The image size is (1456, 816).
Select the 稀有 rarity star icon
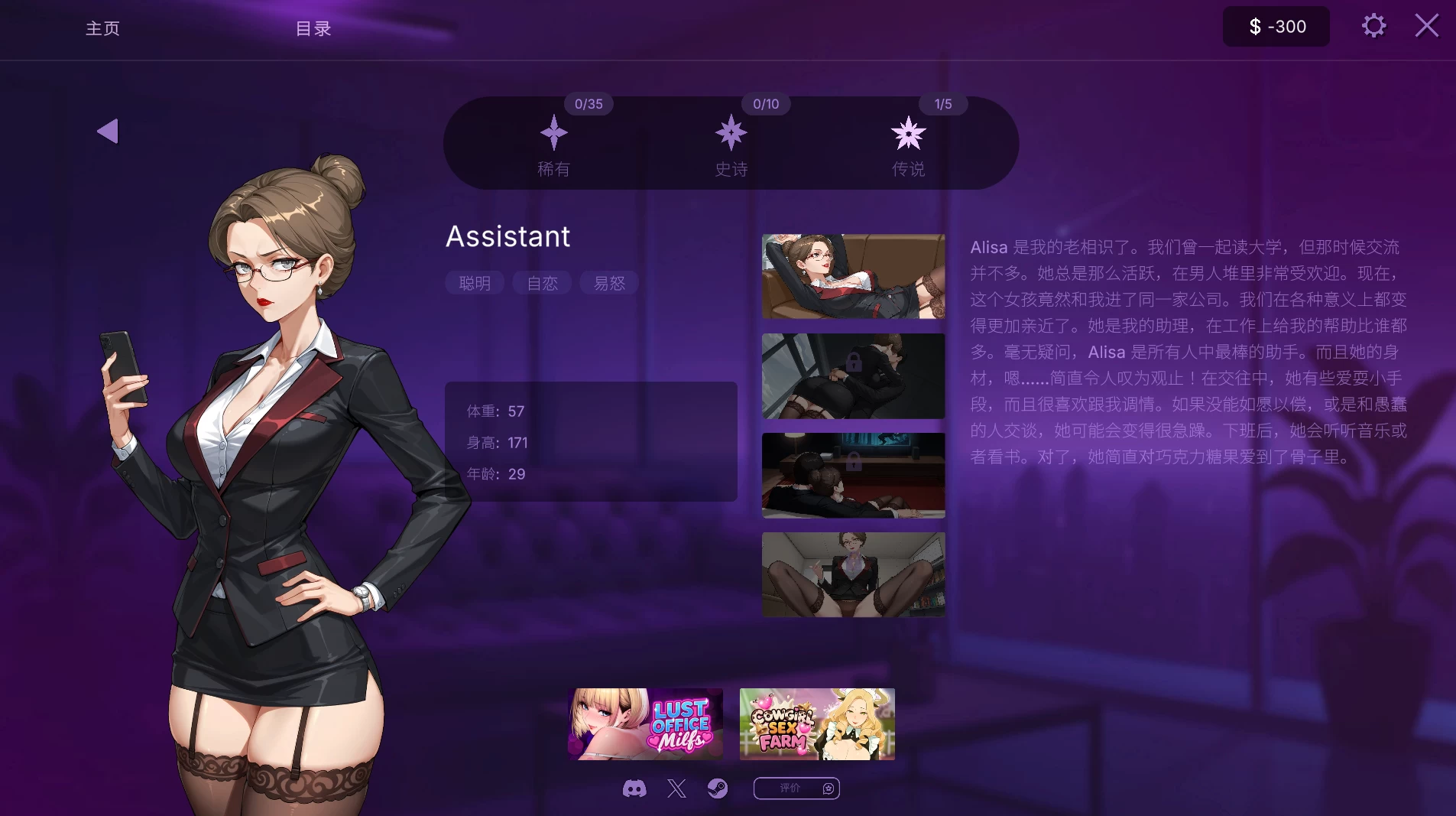pos(553,135)
